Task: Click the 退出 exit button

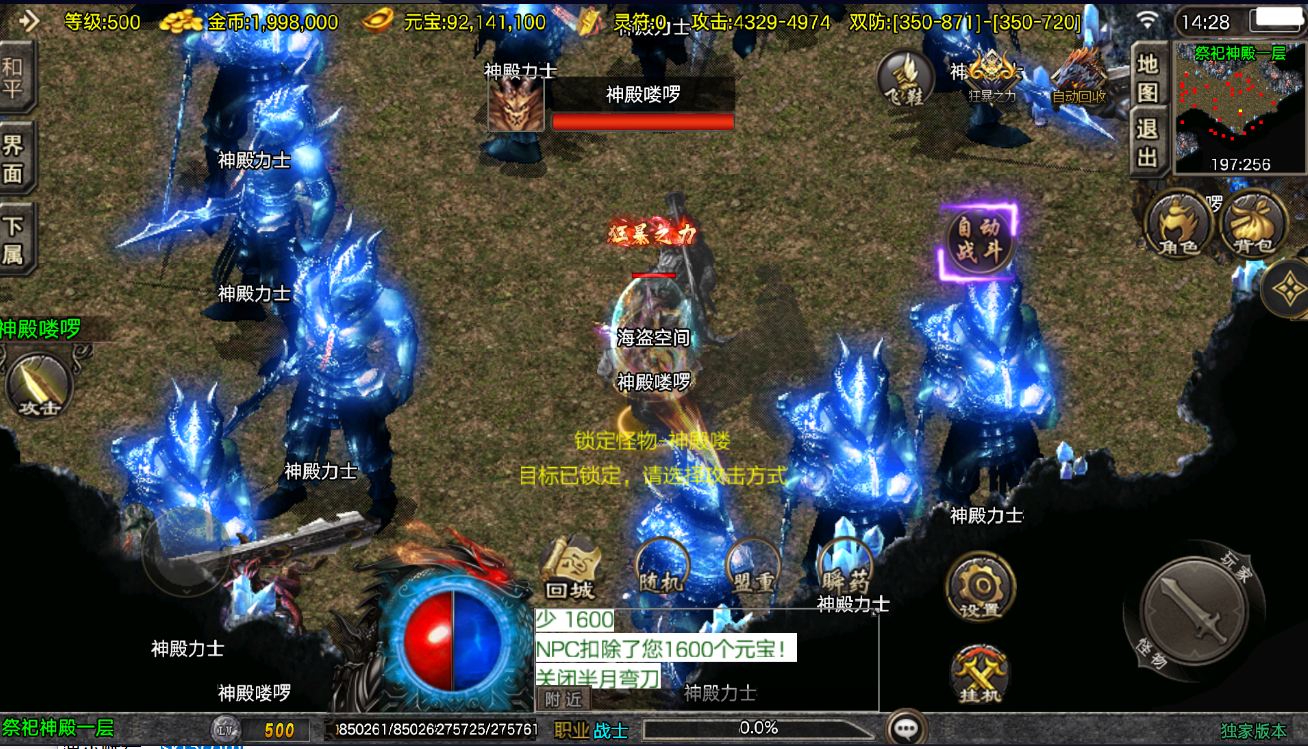Action: click(x=1148, y=143)
